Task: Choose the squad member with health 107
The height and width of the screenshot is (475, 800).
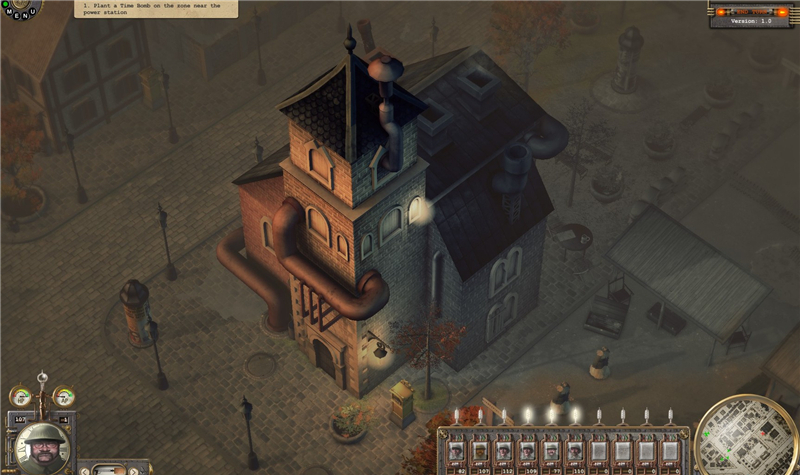Action: click(x=481, y=450)
